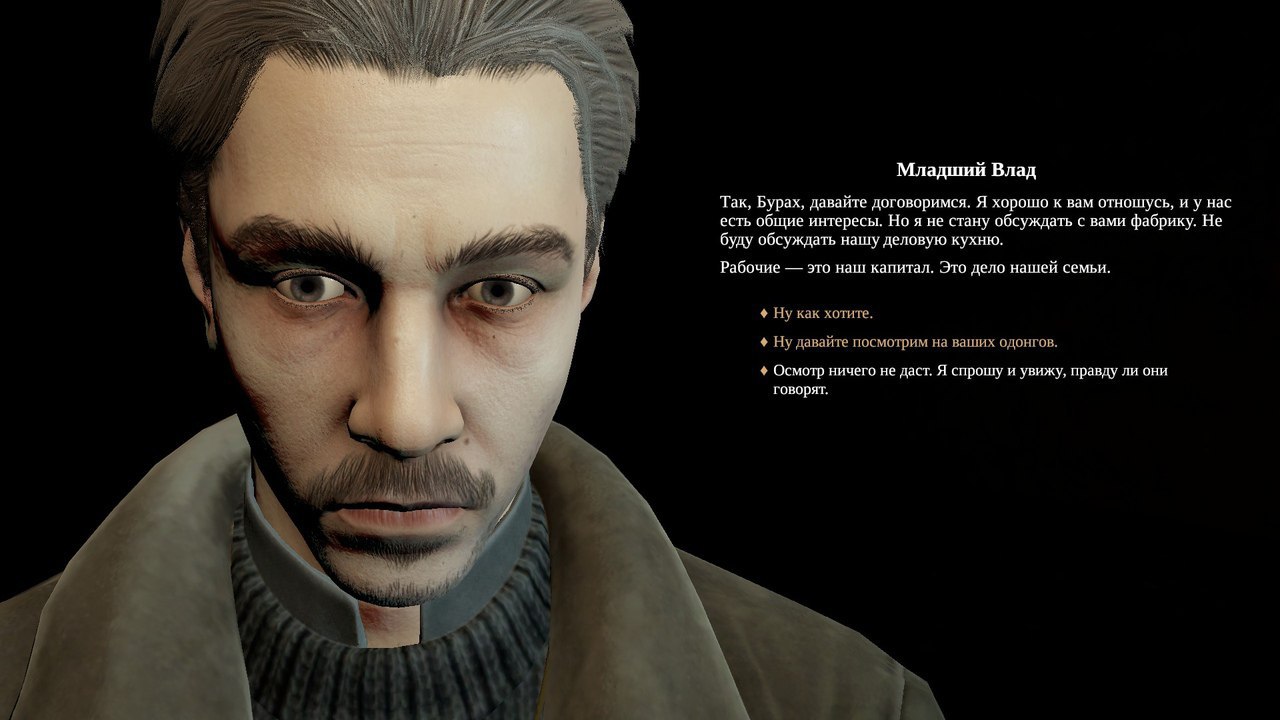
Task: Choose the reply "Ну как хотите."
Action: [822, 313]
